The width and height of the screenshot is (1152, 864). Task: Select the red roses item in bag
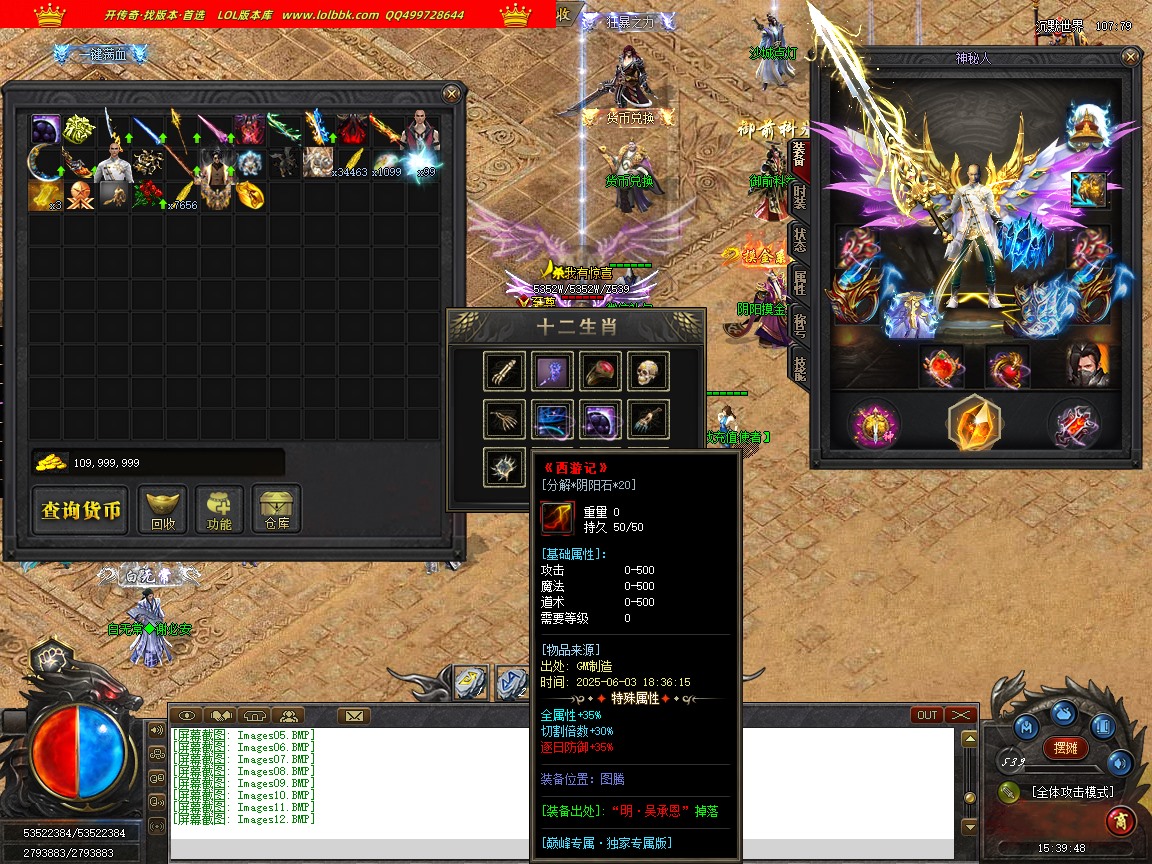click(148, 195)
